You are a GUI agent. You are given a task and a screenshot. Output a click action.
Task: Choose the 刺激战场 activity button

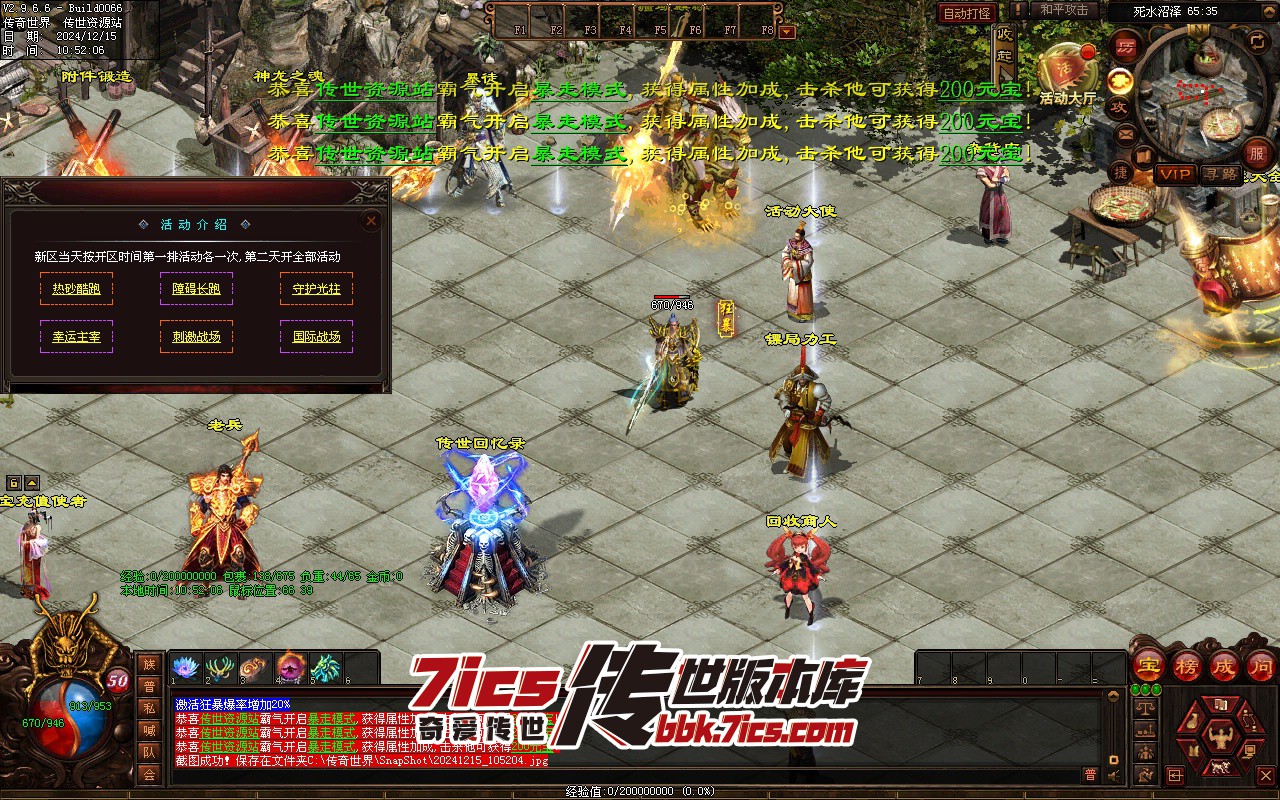click(x=196, y=337)
